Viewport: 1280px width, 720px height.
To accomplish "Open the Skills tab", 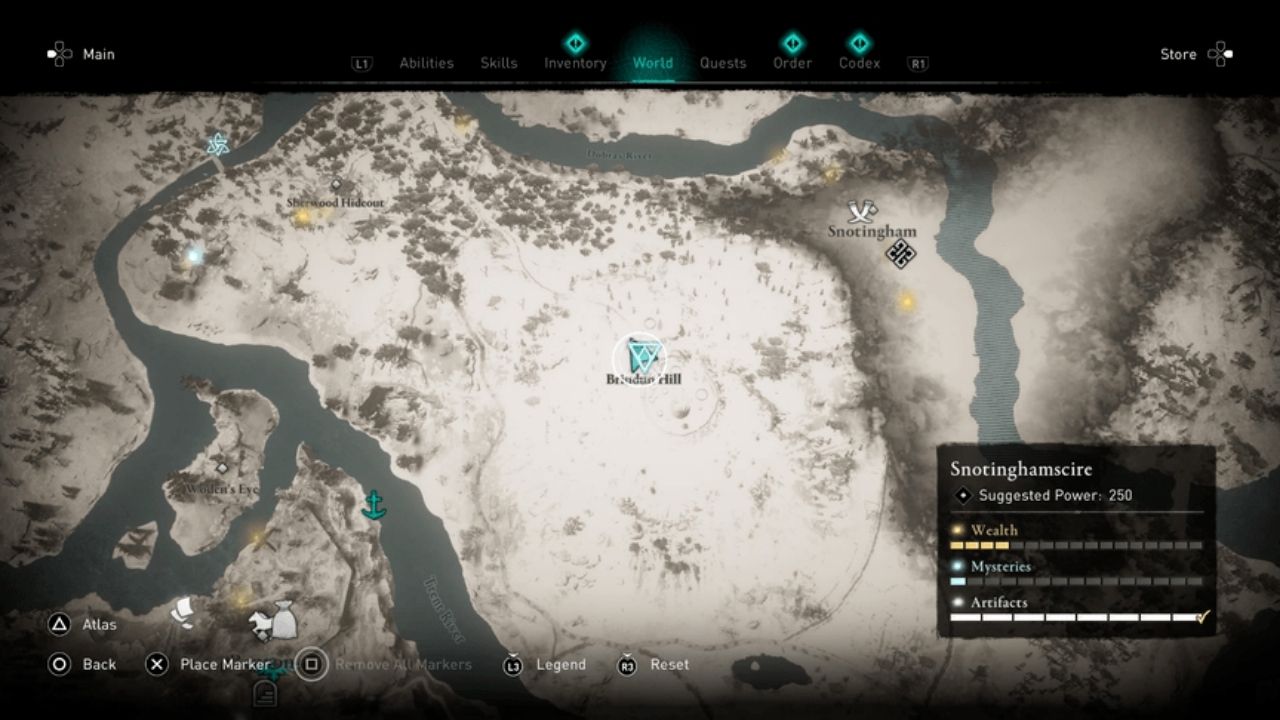I will pos(498,63).
